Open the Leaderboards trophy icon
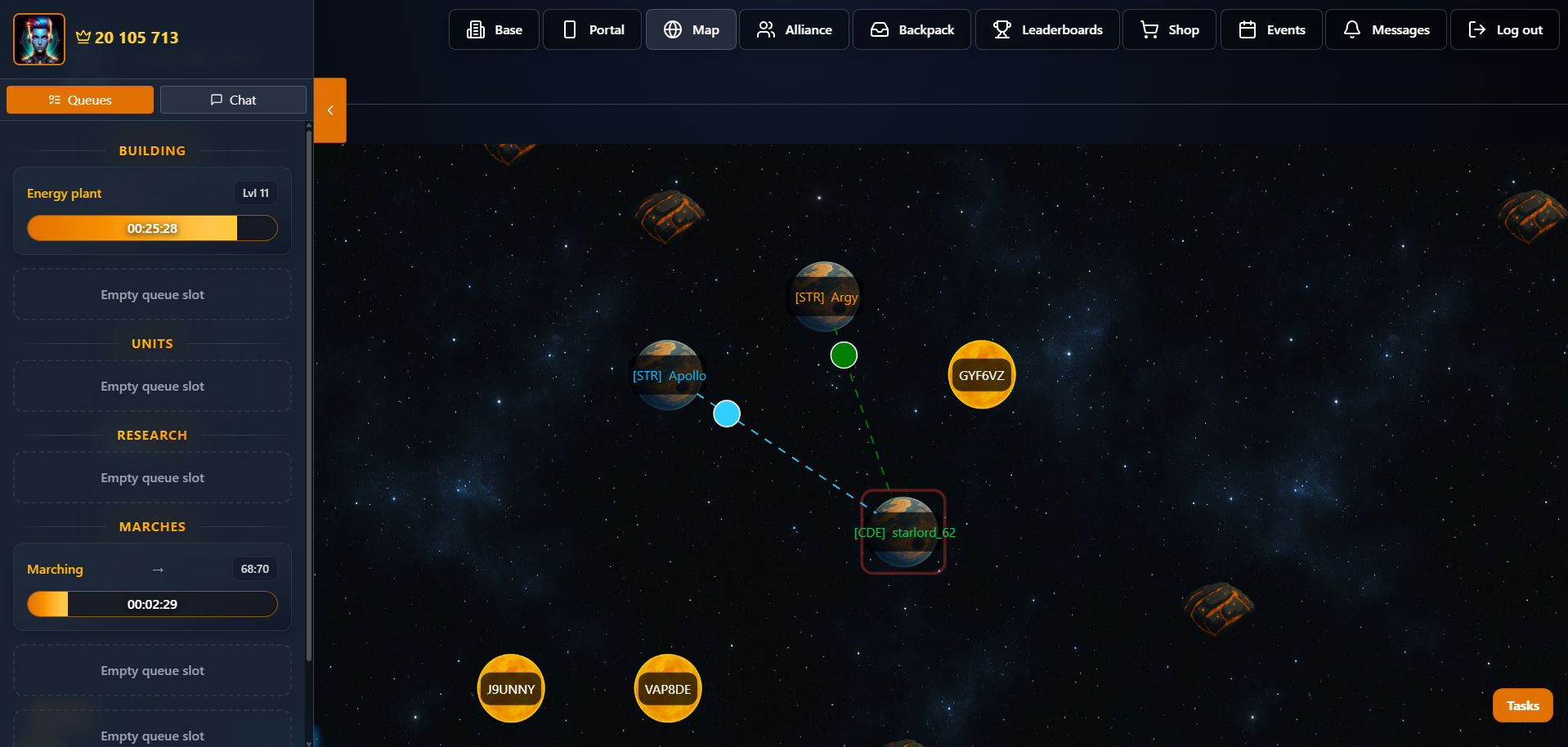Image resolution: width=1568 pixels, height=747 pixels. tap(1001, 29)
